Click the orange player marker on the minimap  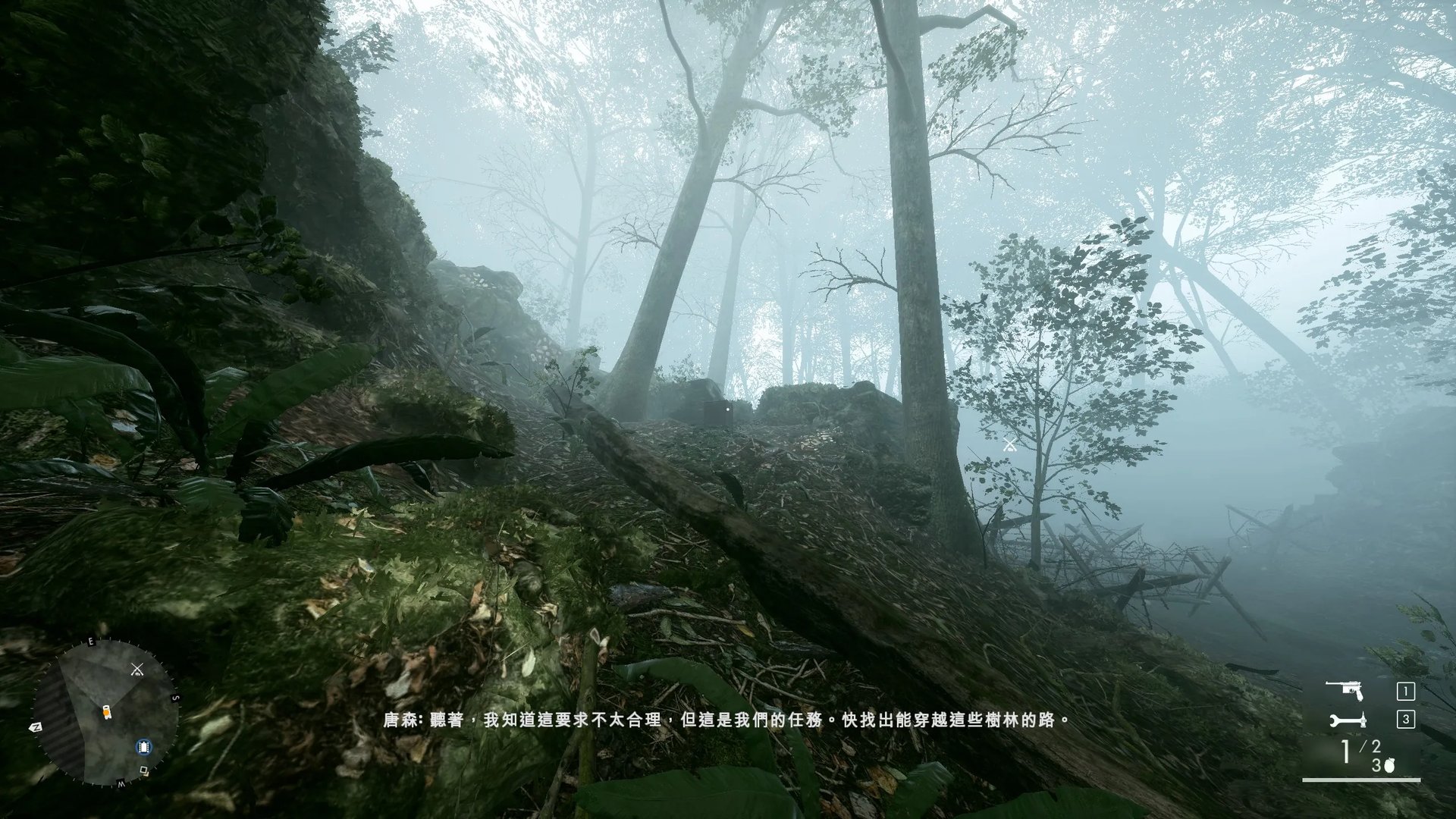(x=107, y=711)
